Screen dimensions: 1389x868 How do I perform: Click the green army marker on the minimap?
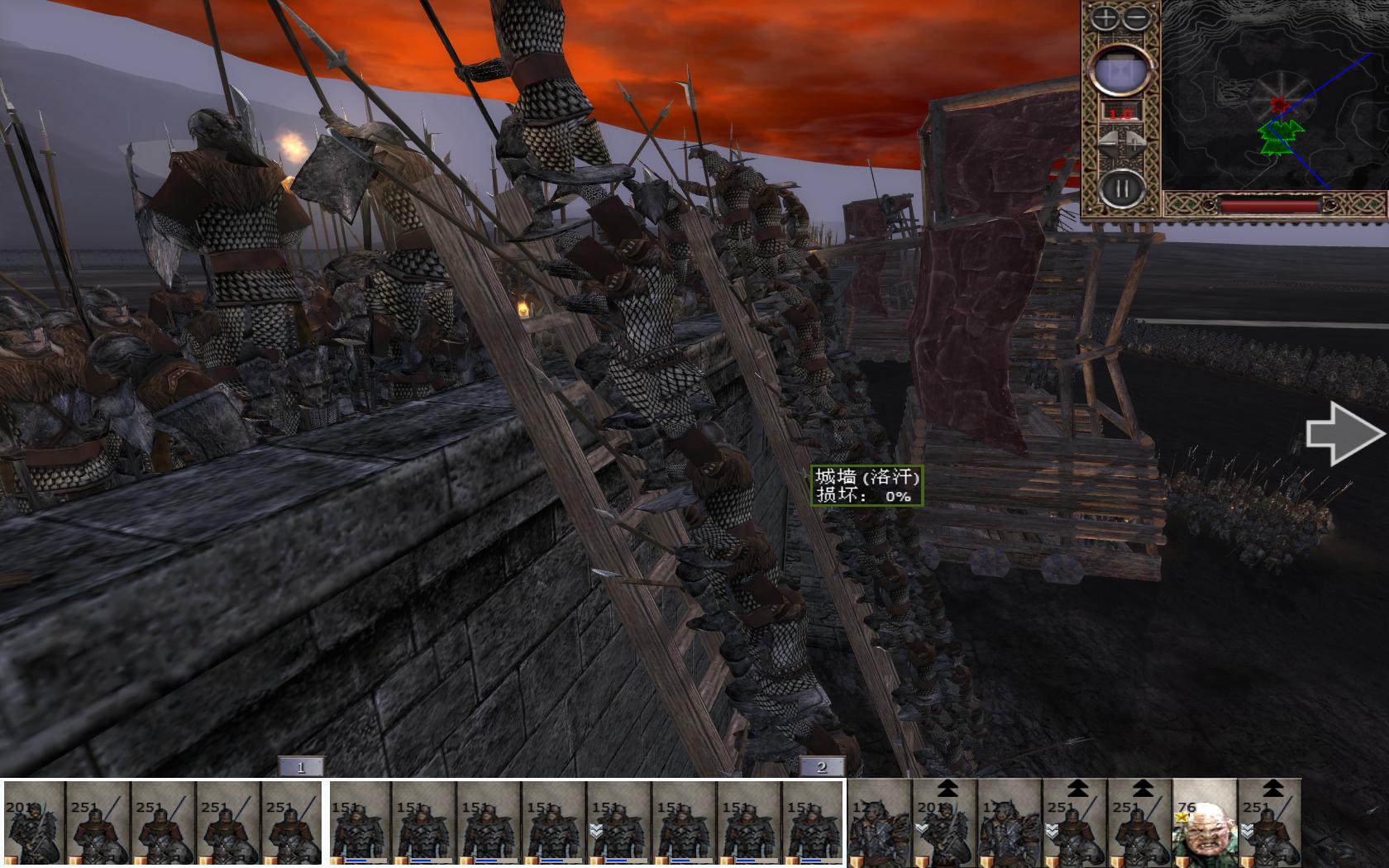point(1281,137)
